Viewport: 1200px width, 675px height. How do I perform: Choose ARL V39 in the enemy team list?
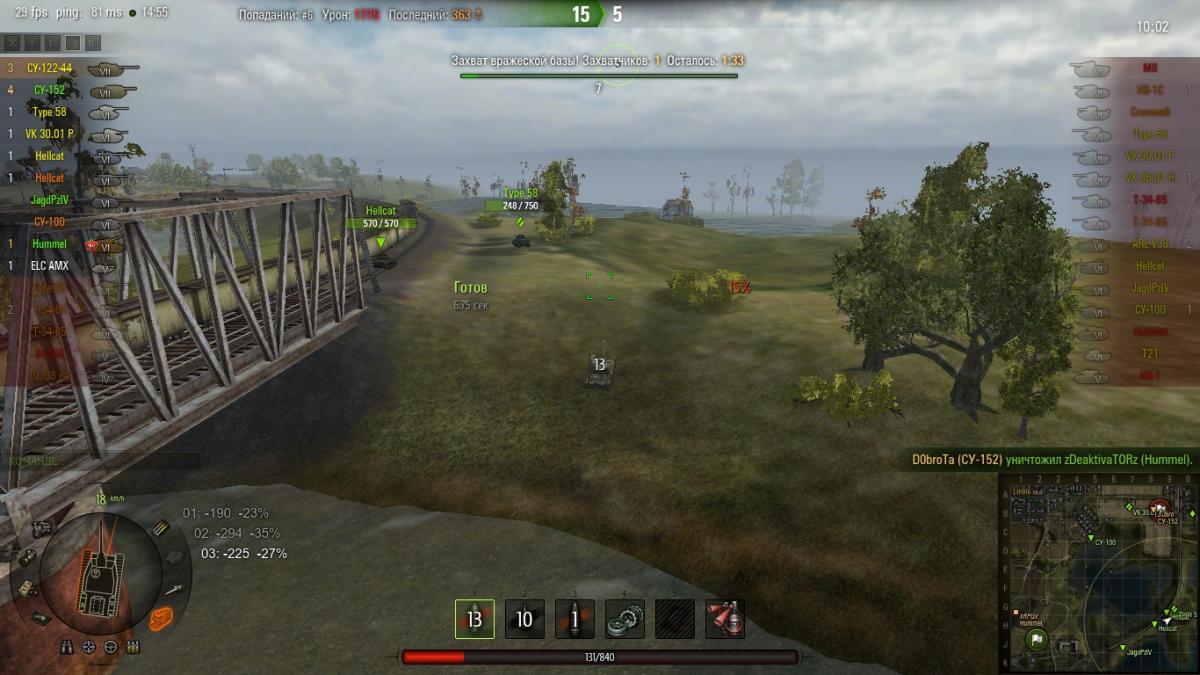click(x=1149, y=244)
